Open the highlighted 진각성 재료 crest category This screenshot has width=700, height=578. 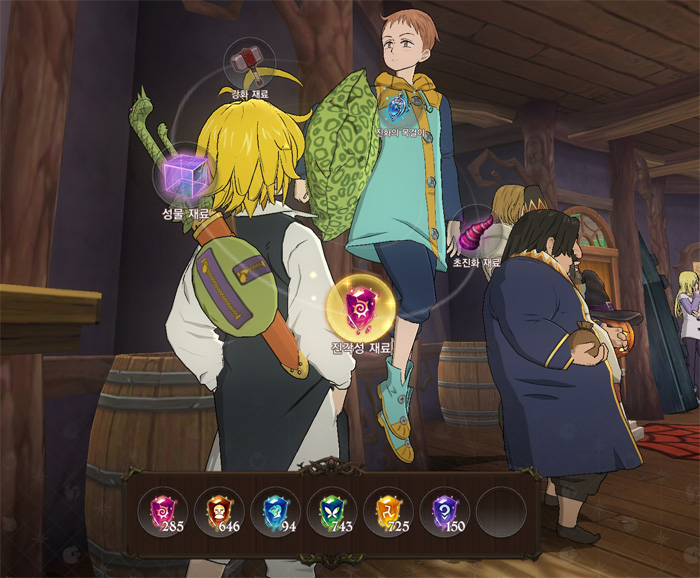(360, 307)
